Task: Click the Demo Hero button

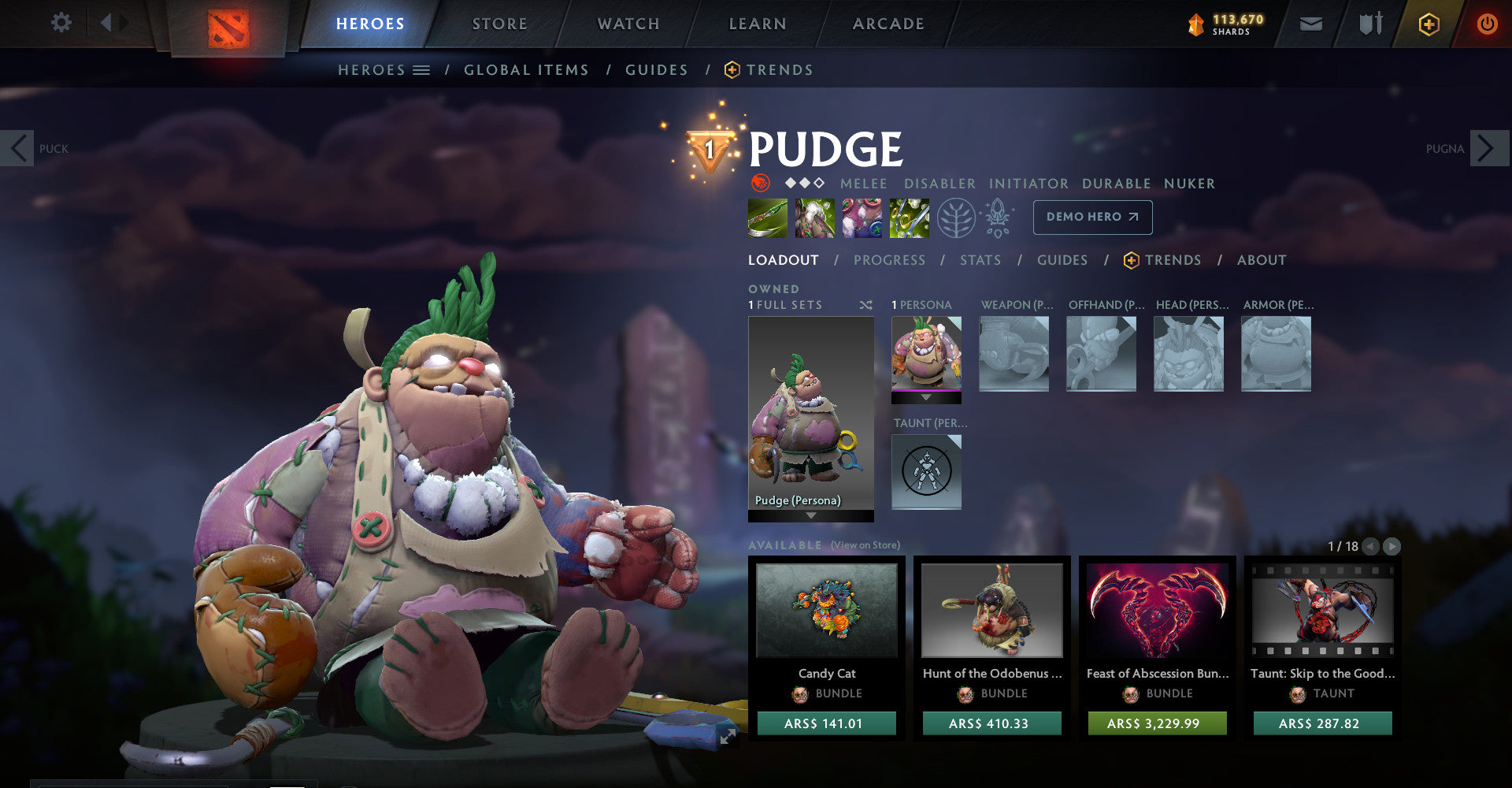Action: click(x=1092, y=217)
